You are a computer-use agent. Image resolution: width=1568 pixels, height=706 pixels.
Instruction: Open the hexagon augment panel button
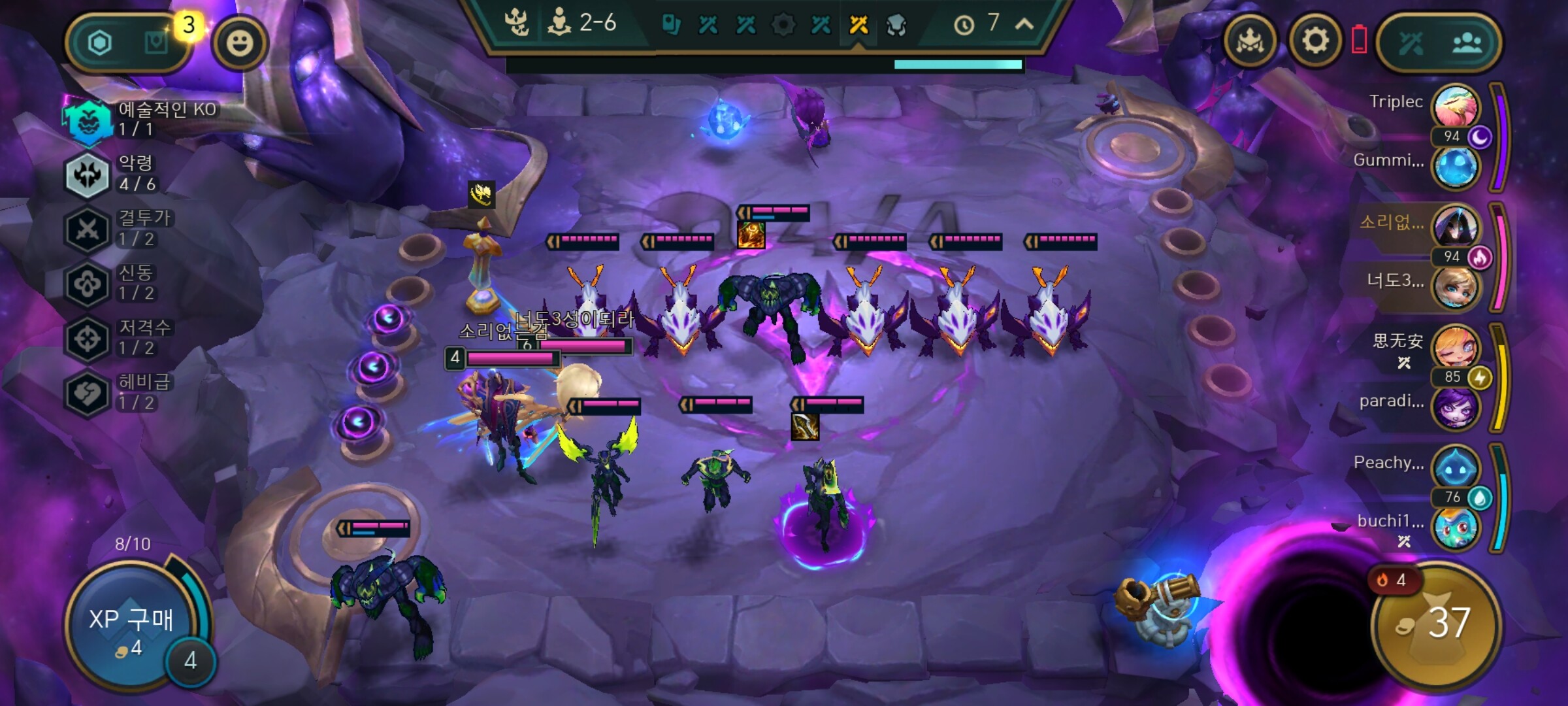click(x=100, y=43)
